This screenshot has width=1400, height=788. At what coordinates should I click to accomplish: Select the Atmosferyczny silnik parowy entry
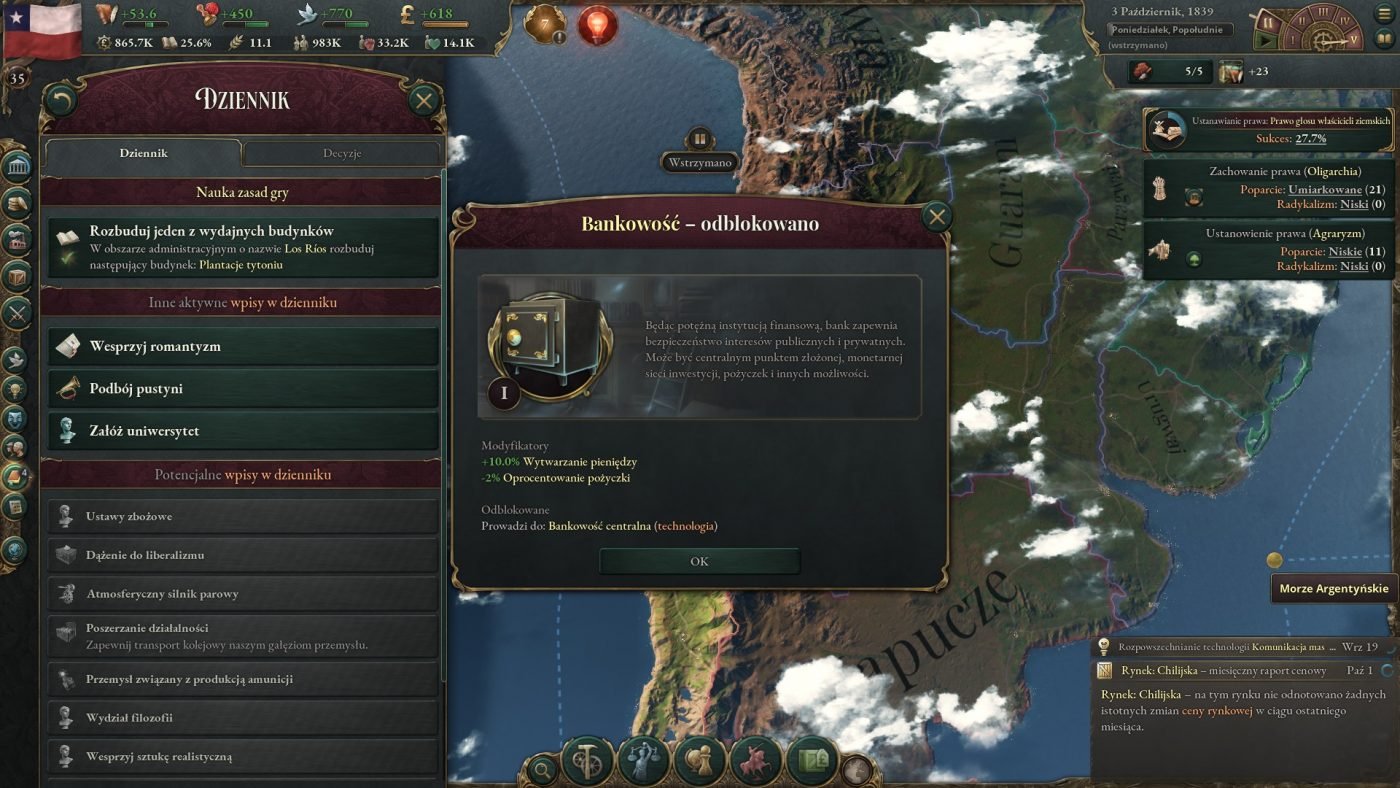pyautogui.click(x=243, y=593)
